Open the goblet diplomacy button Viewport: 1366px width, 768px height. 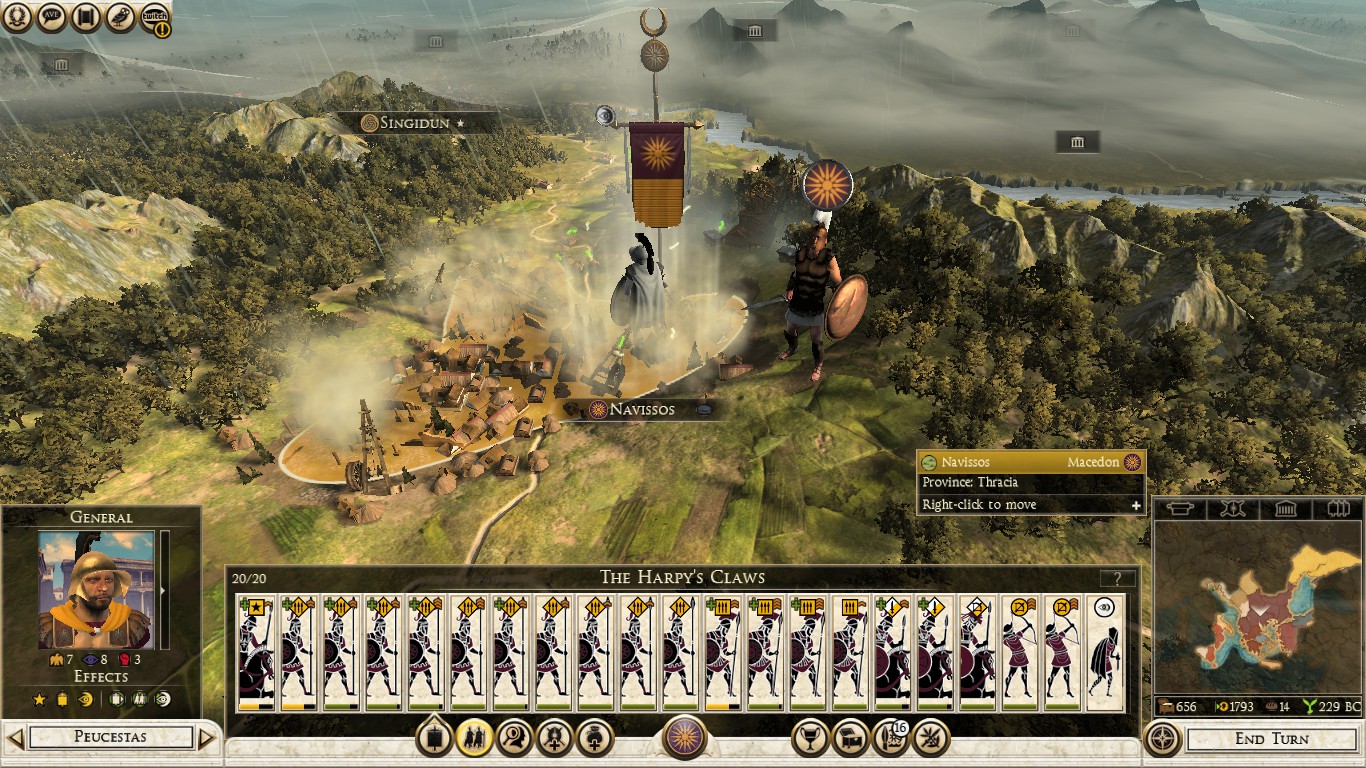coord(809,739)
